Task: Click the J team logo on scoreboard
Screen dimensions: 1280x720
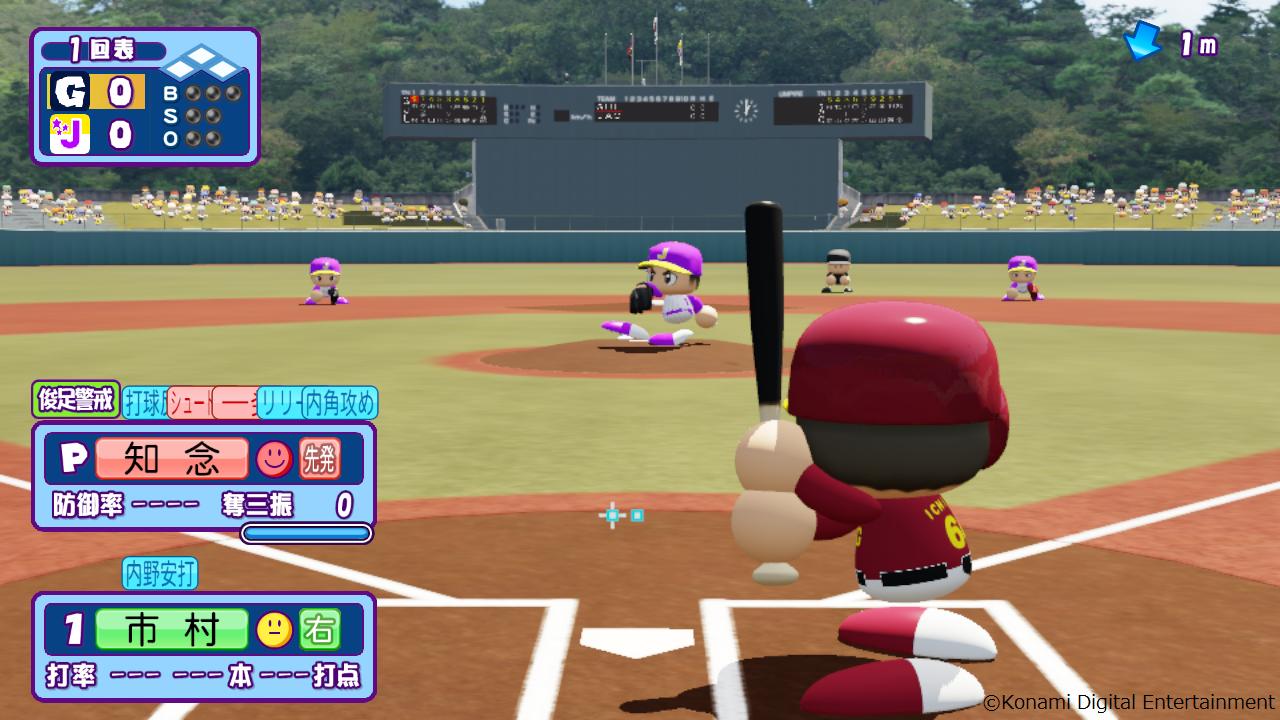Action: 71,134
